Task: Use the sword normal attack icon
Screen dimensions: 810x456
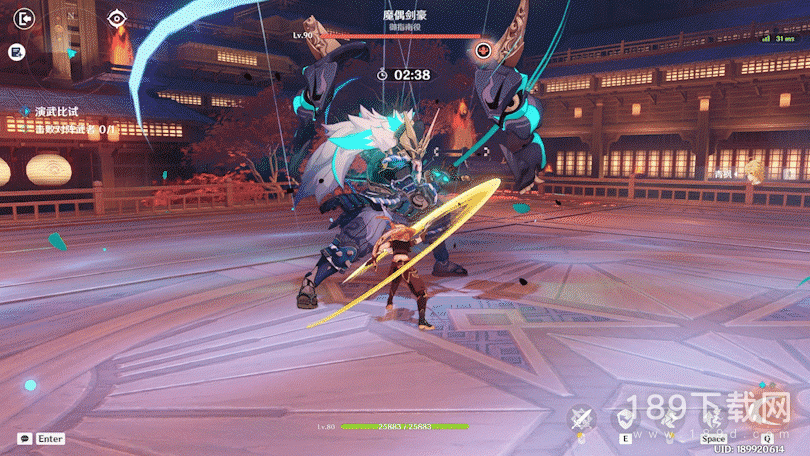Action: (582, 419)
